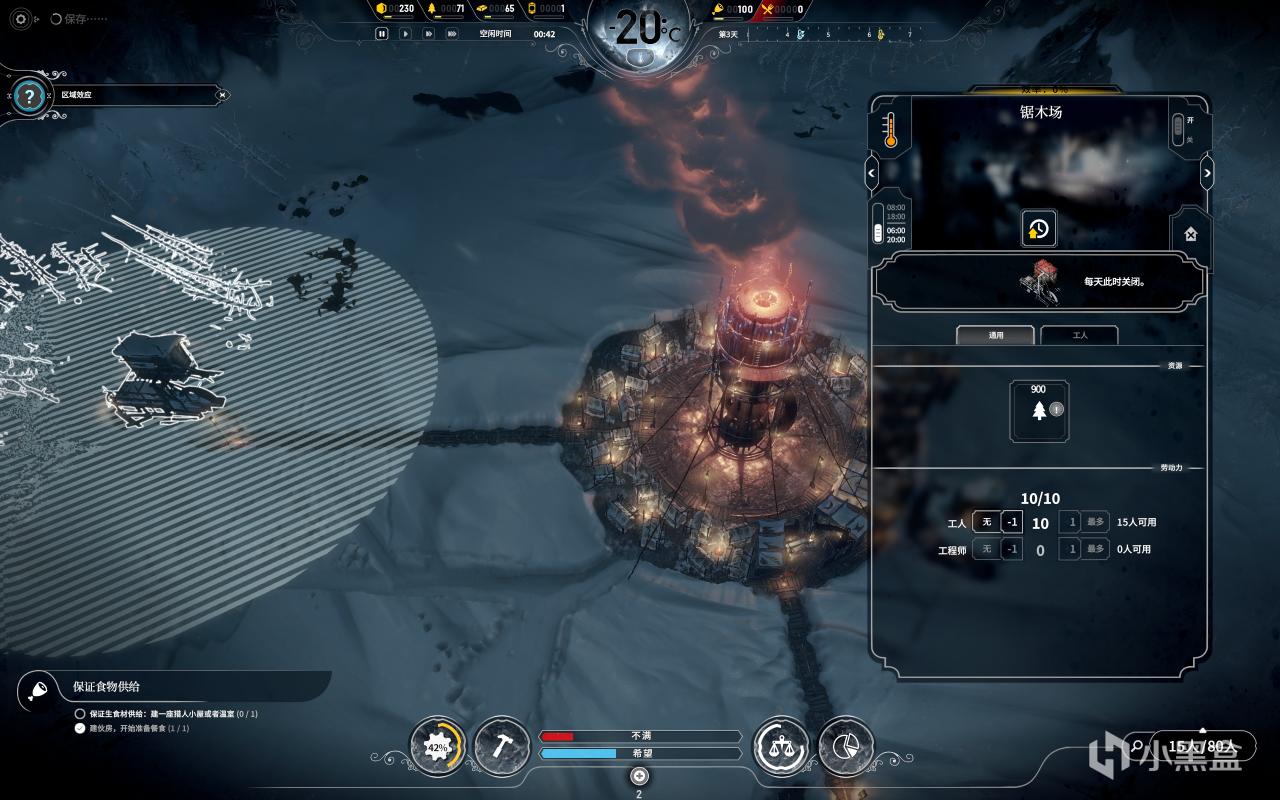Open the settings gear menu

point(22,19)
